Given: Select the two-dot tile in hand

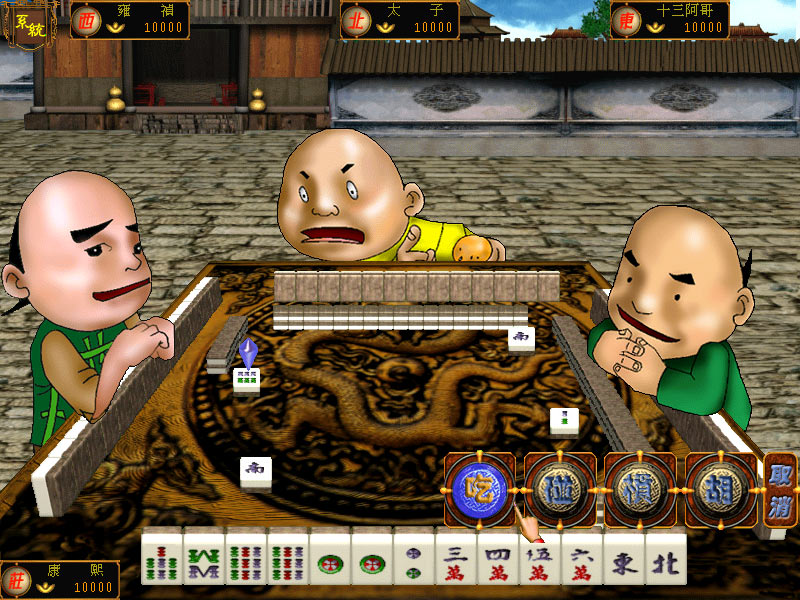Looking at the screenshot, I should [x=414, y=557].
